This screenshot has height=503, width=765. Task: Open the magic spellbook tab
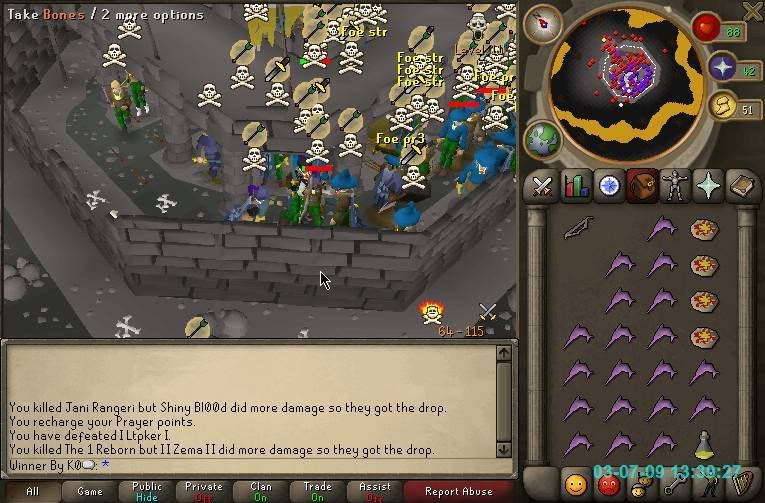pos(740,186)
